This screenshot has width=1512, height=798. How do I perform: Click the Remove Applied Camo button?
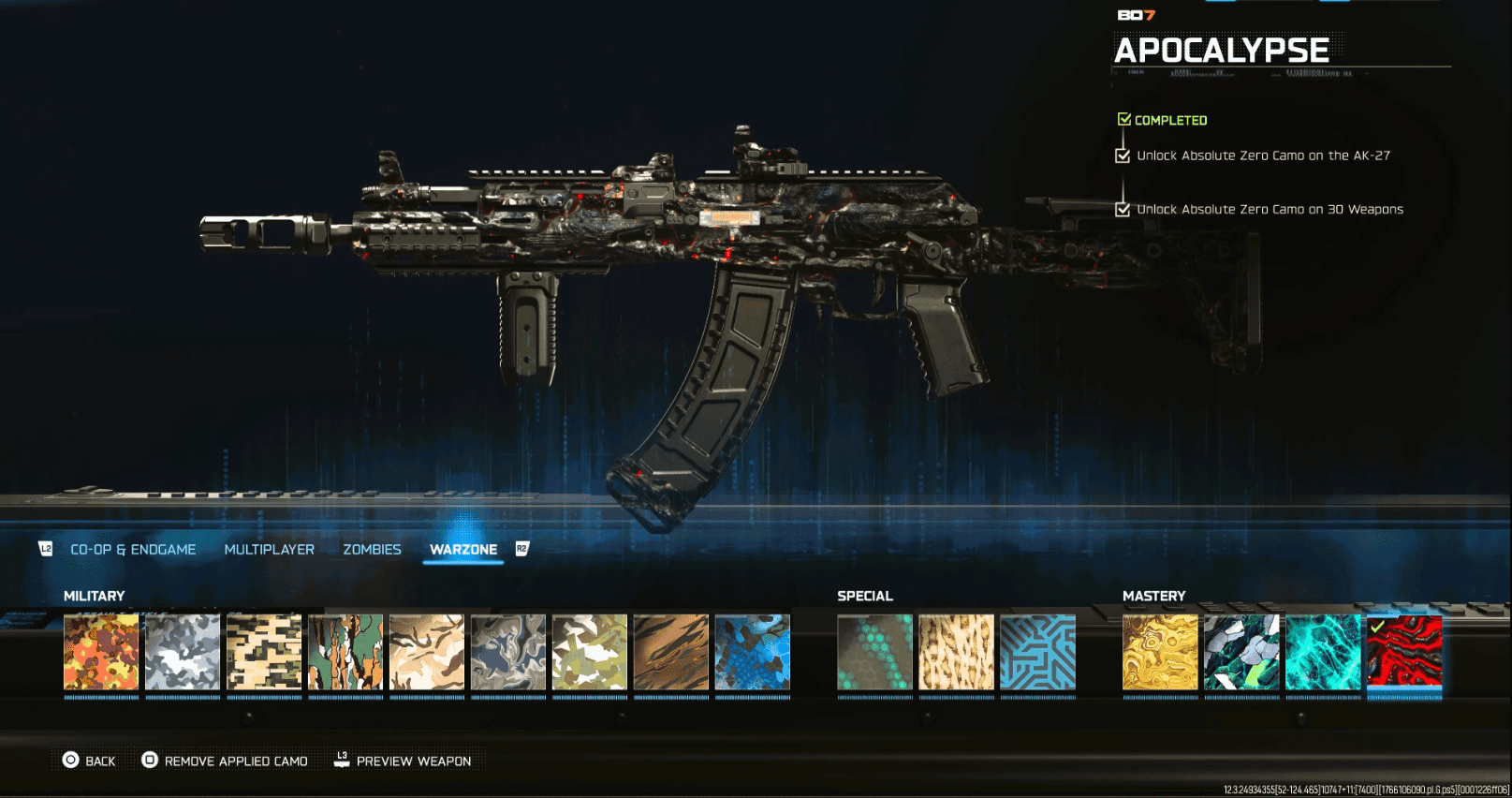point(225,761)
